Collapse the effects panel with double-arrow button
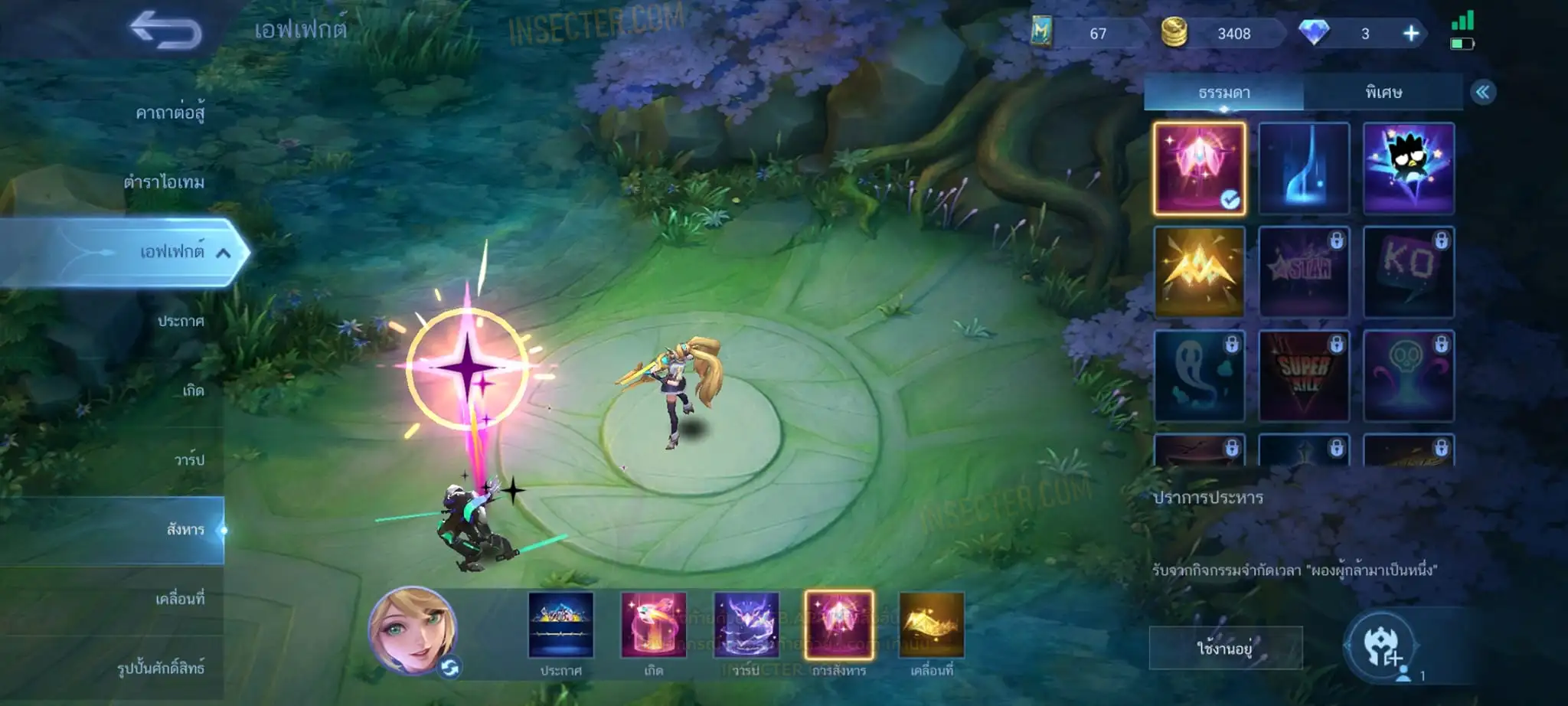Screen dimensions: 1568x706 point(1482,93)
